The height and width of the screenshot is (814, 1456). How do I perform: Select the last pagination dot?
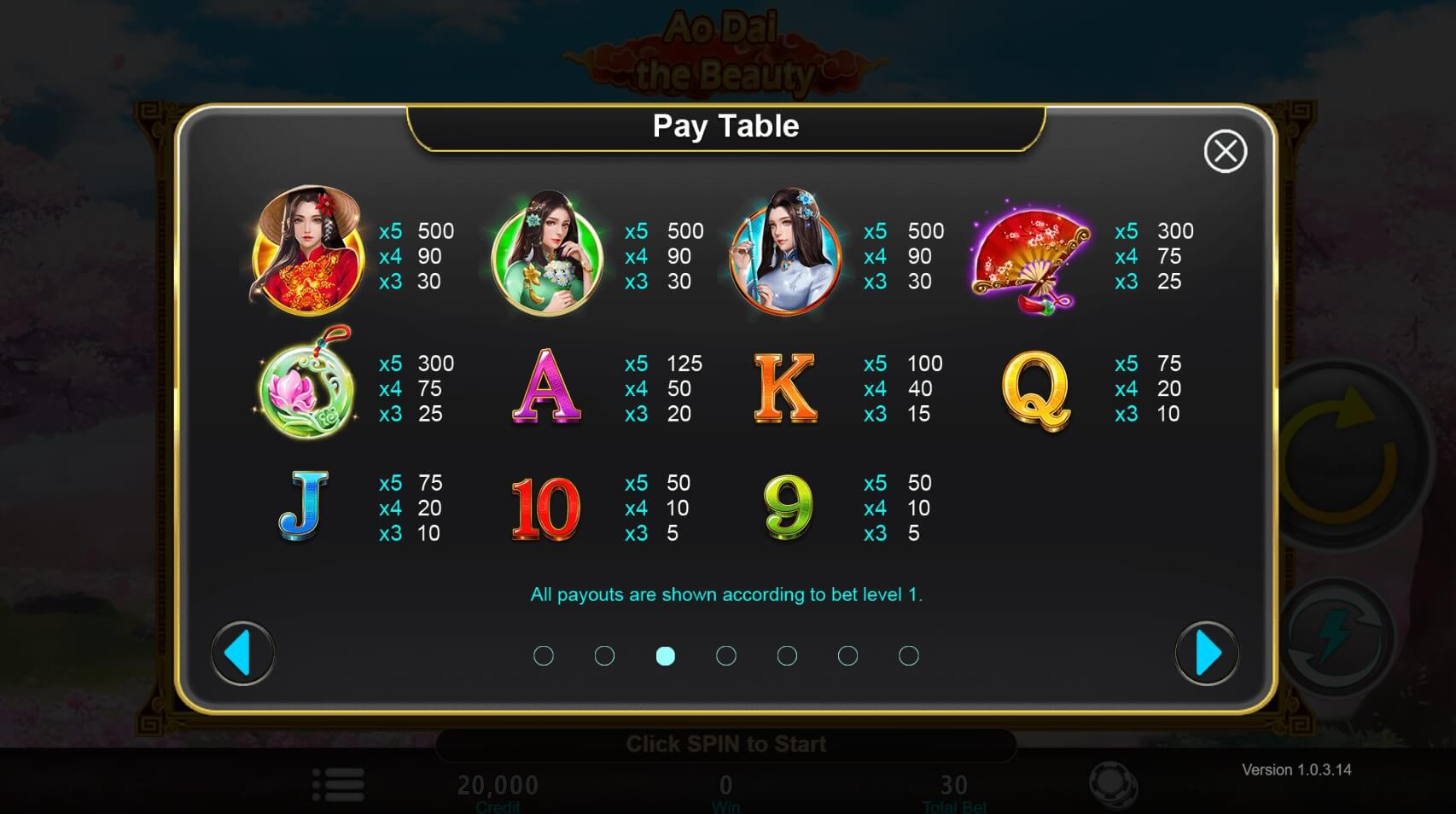tap(908, 655)
